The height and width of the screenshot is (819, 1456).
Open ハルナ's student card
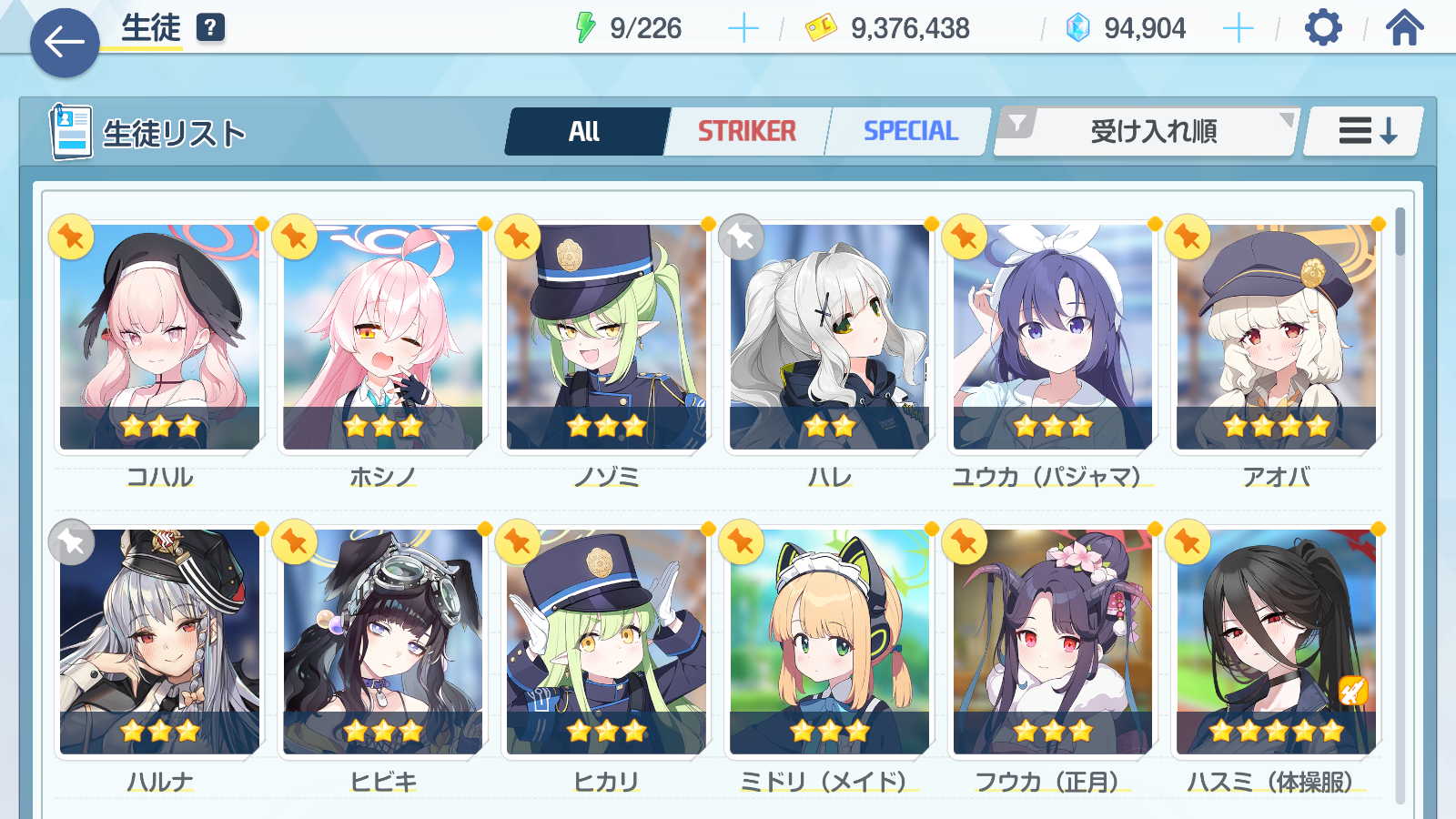[x=160, y=642]
